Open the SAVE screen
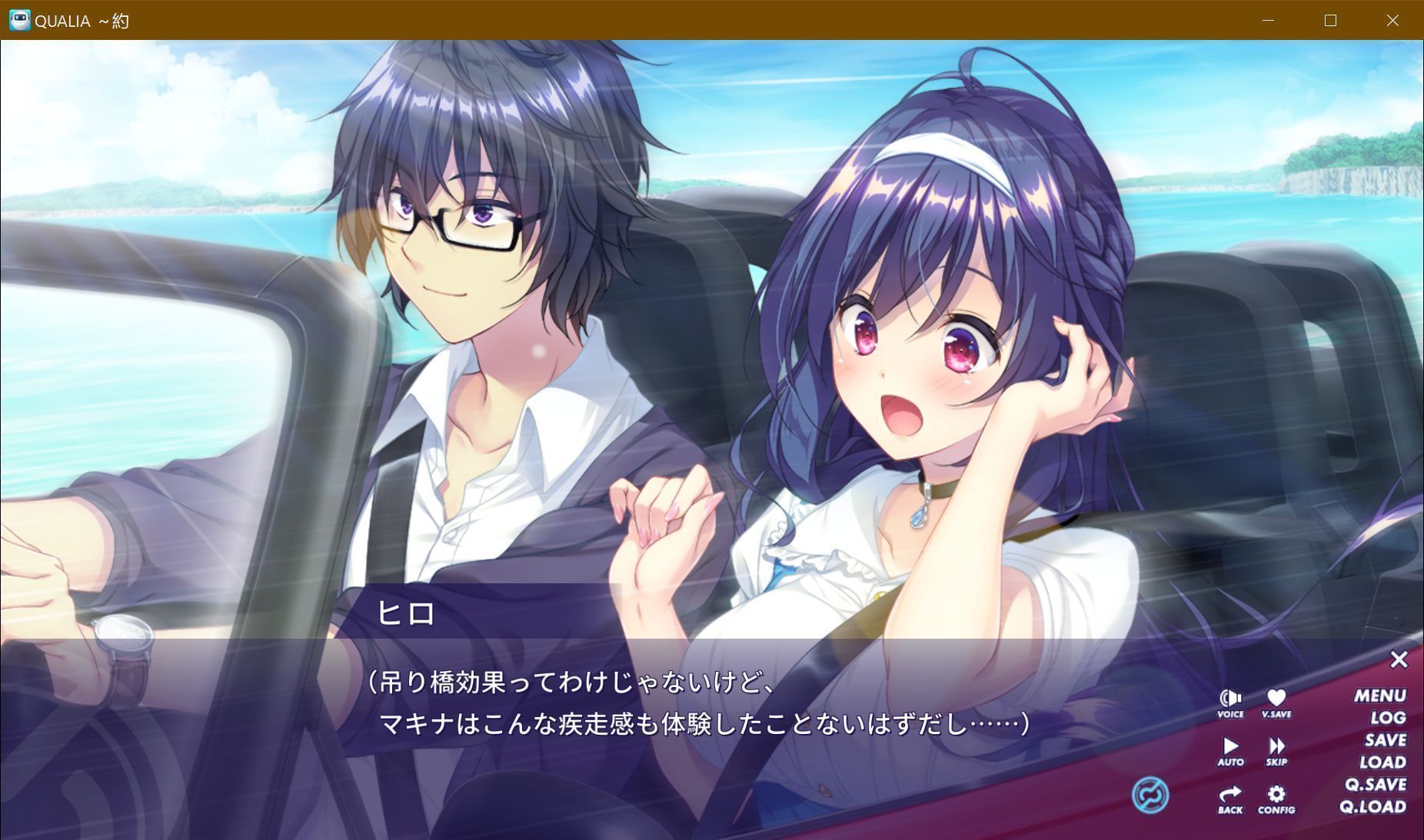The width and height of the screenshot is (1424, 840). point(1384,739)
